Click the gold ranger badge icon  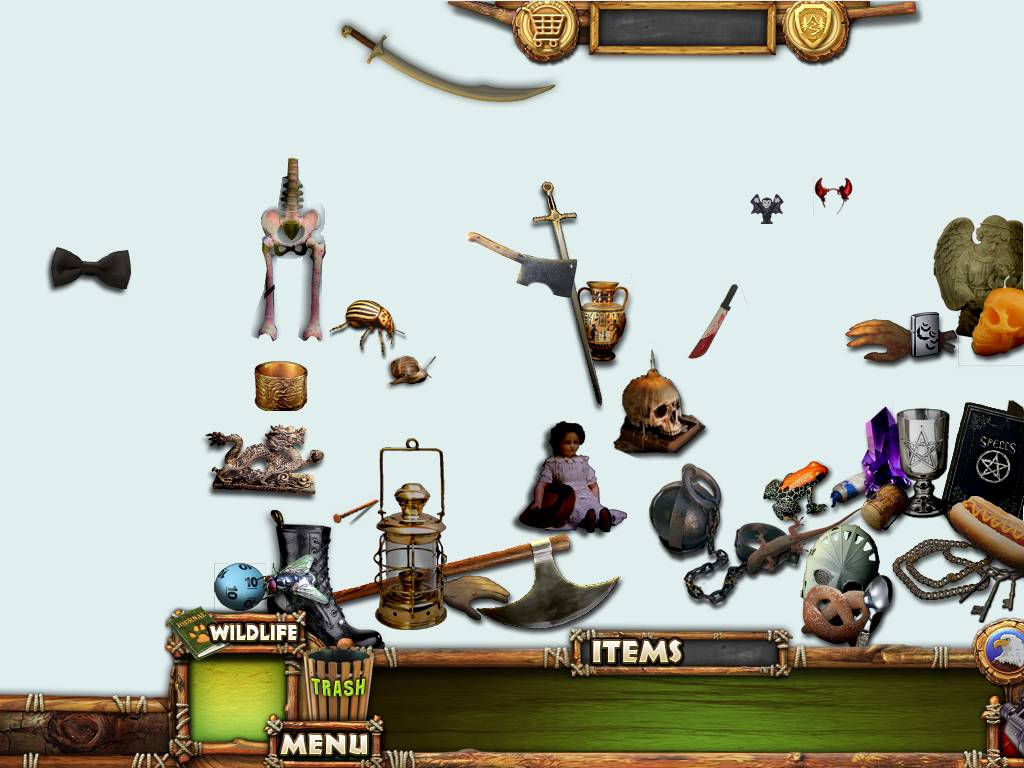815,27
